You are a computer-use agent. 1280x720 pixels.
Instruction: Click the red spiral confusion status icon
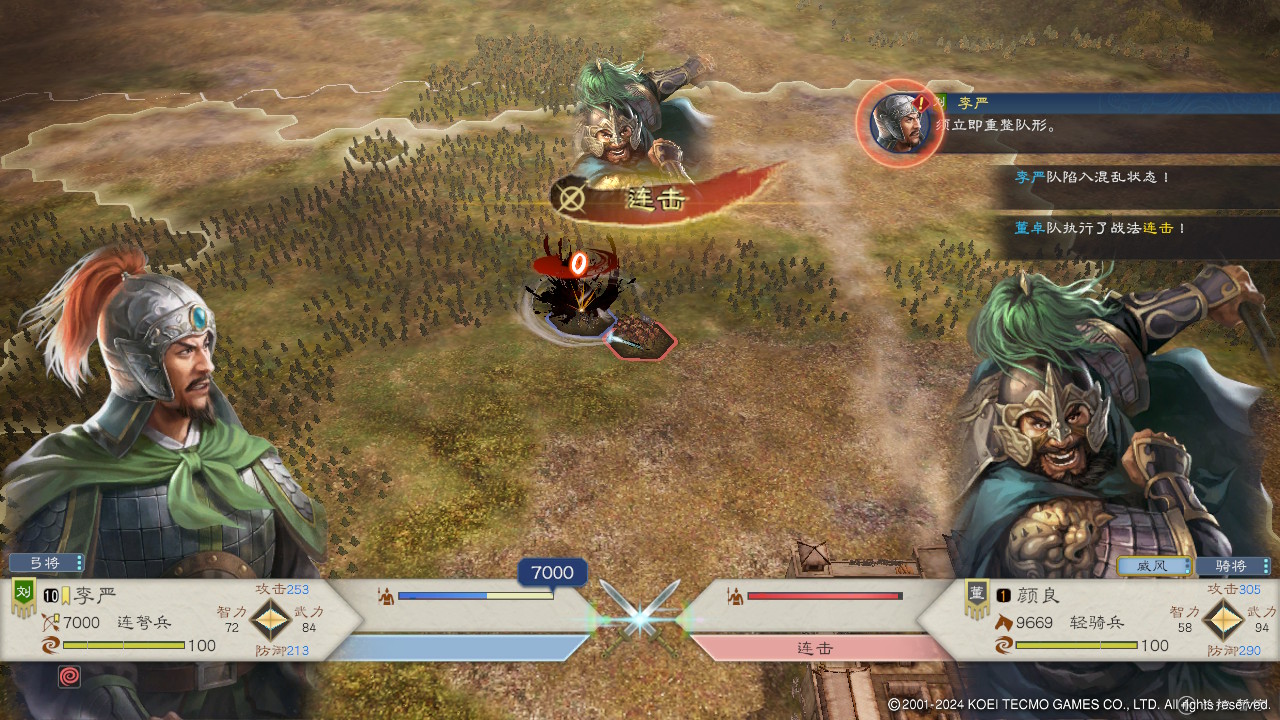coord(70,676)
